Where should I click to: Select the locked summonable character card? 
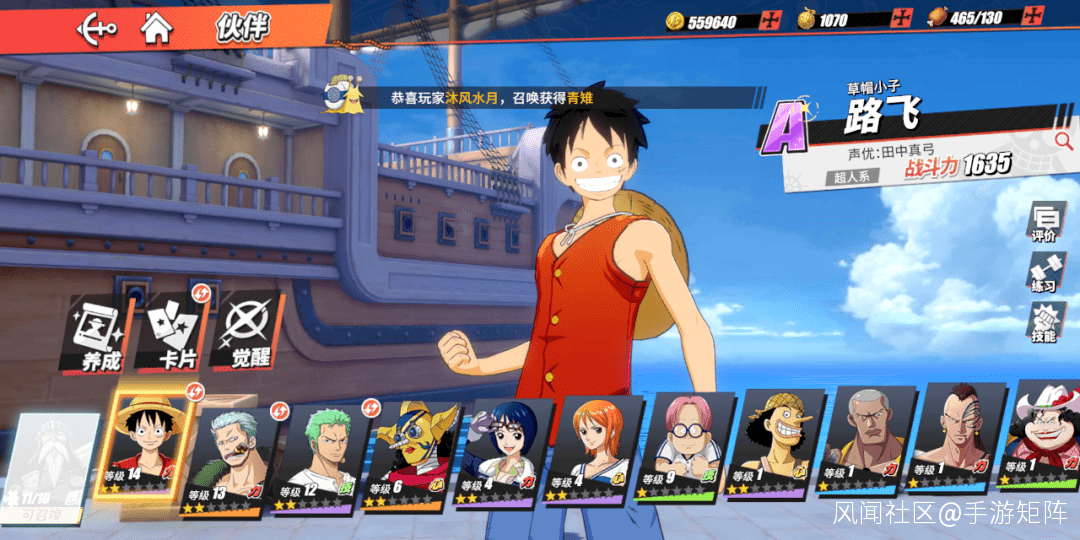tap(48, 467)
